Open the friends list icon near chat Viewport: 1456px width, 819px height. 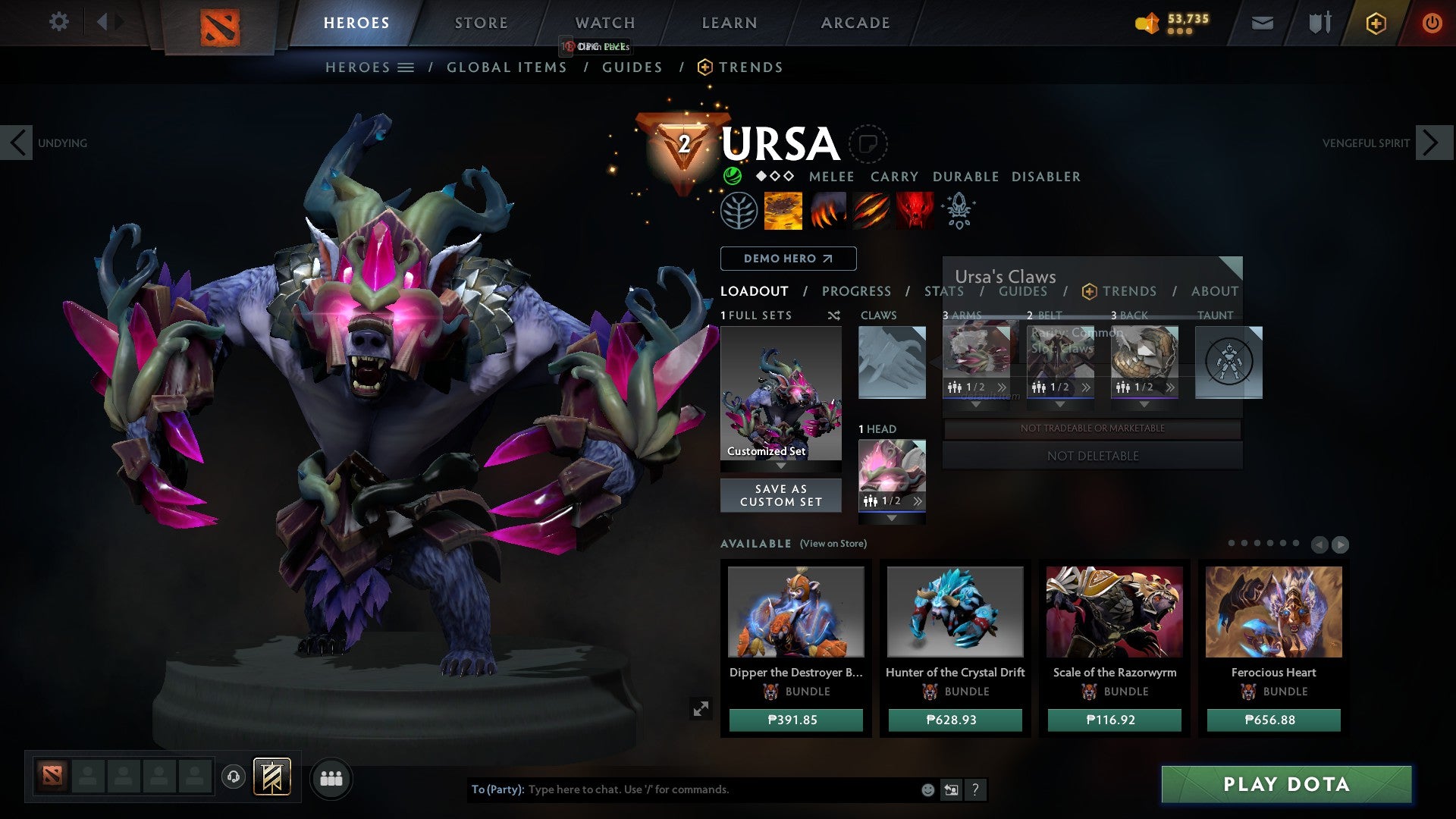tap(331, 778)
